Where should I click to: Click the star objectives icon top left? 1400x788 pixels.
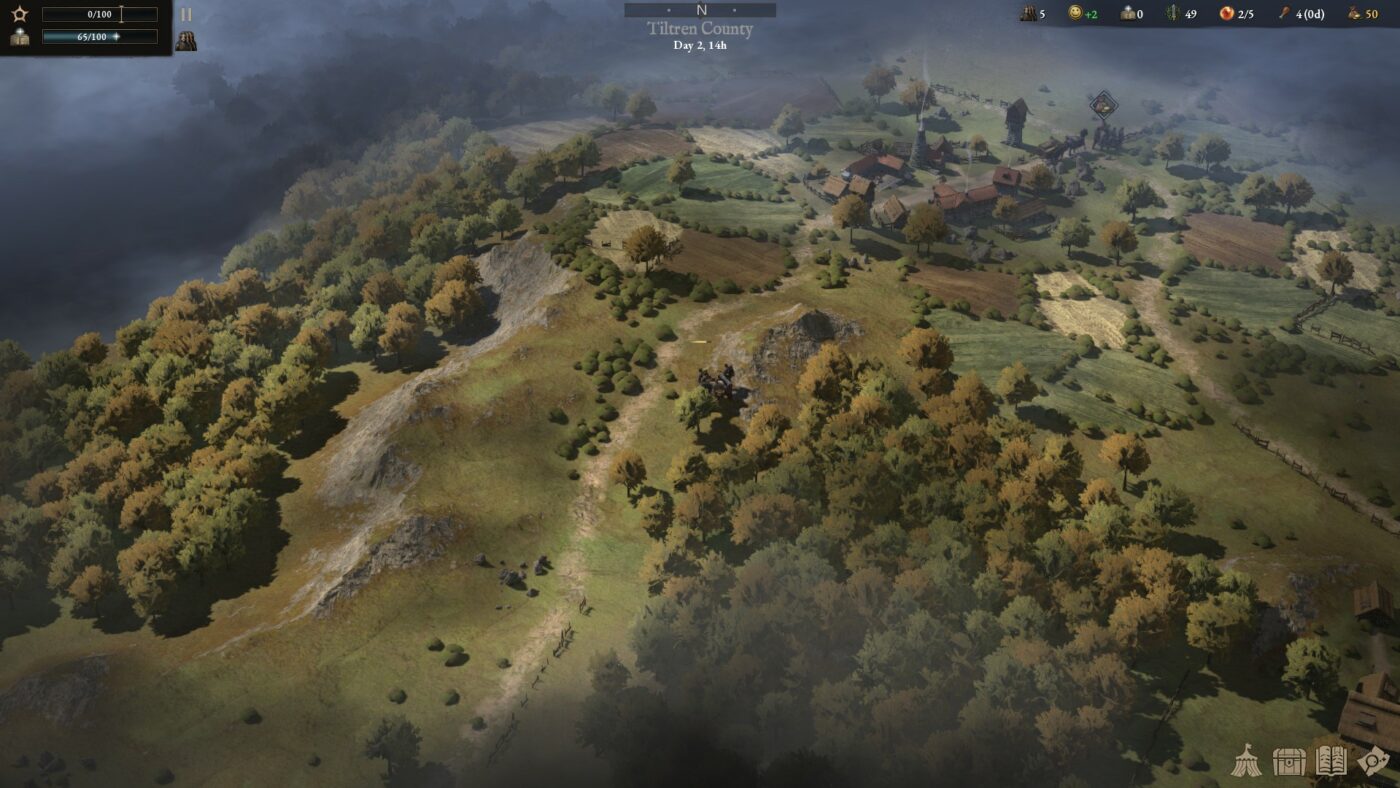click(x=18, y=14)
